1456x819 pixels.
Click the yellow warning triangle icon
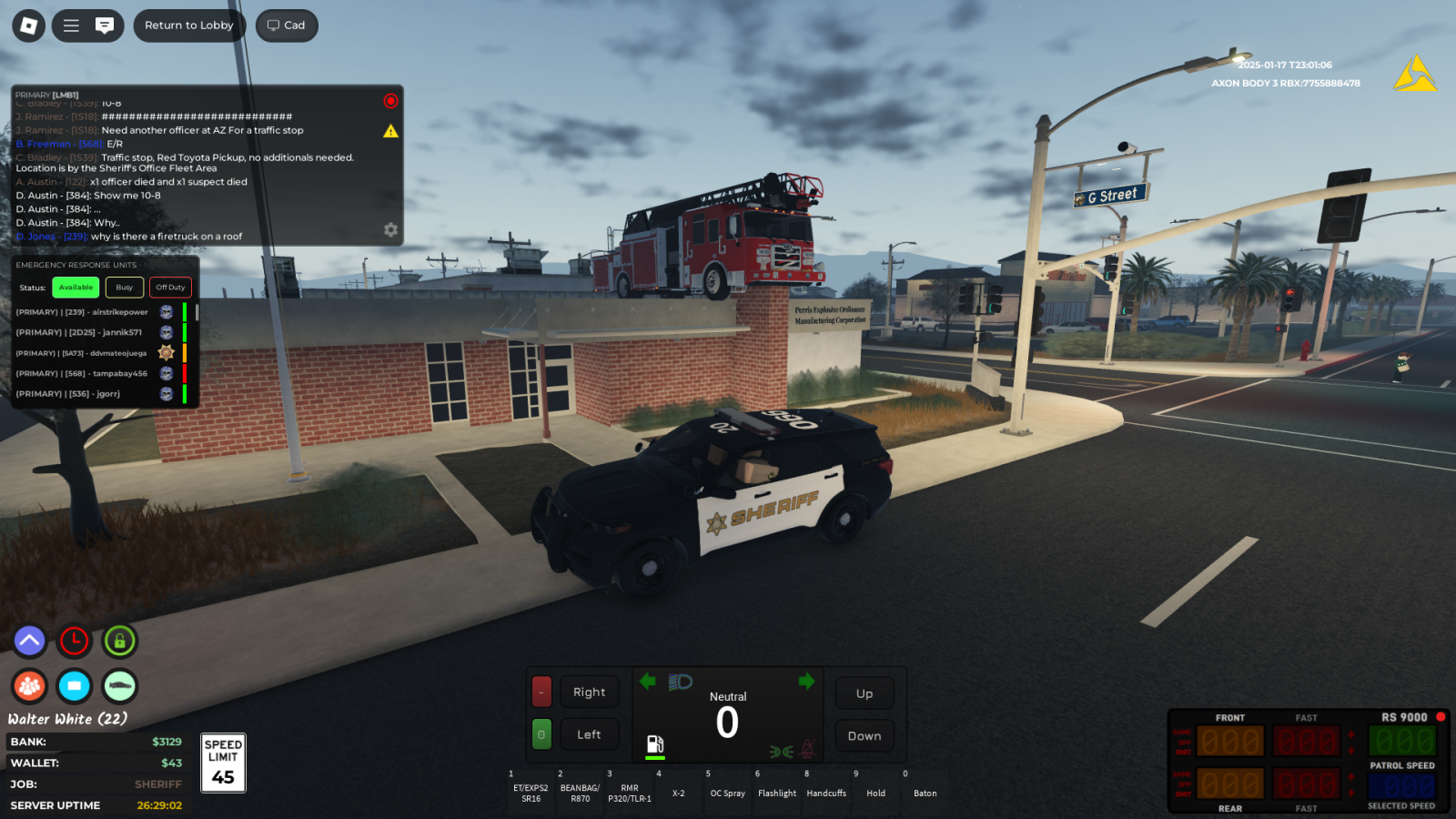pos(390,131)
